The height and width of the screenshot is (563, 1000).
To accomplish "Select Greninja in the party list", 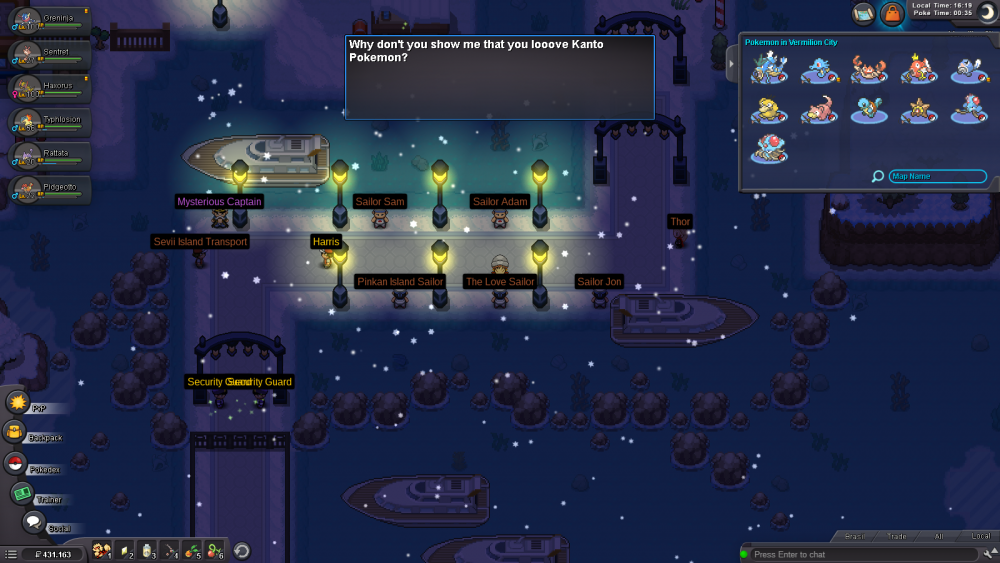I will [50, 22].
